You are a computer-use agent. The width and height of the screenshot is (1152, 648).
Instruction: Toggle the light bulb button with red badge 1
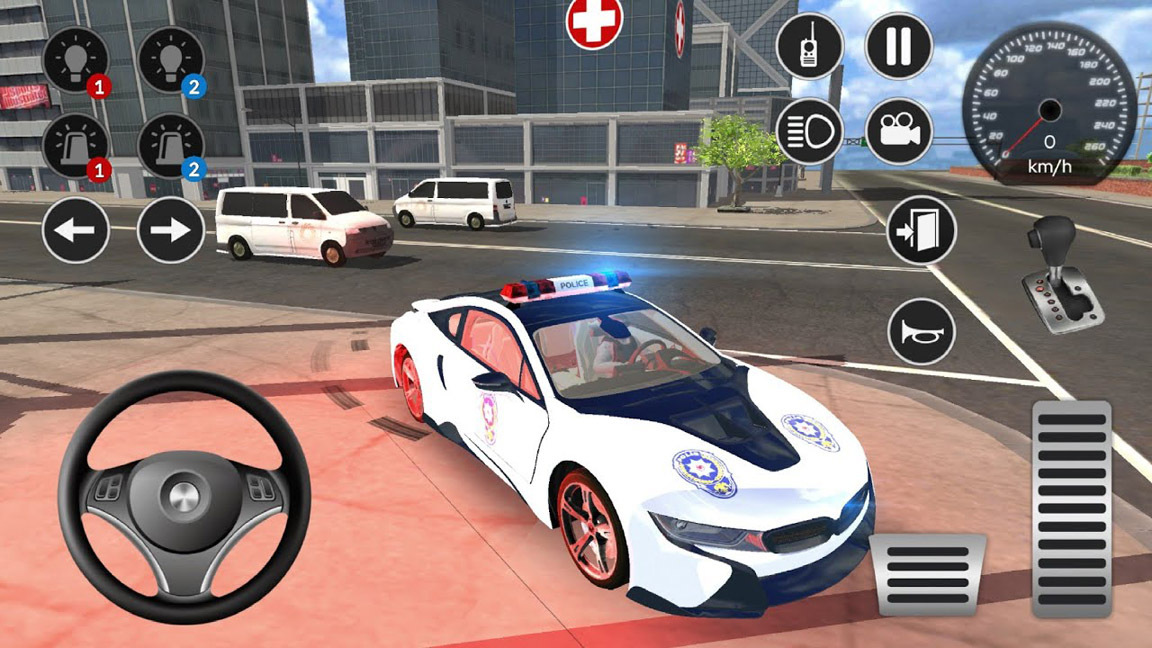[75, 59]
